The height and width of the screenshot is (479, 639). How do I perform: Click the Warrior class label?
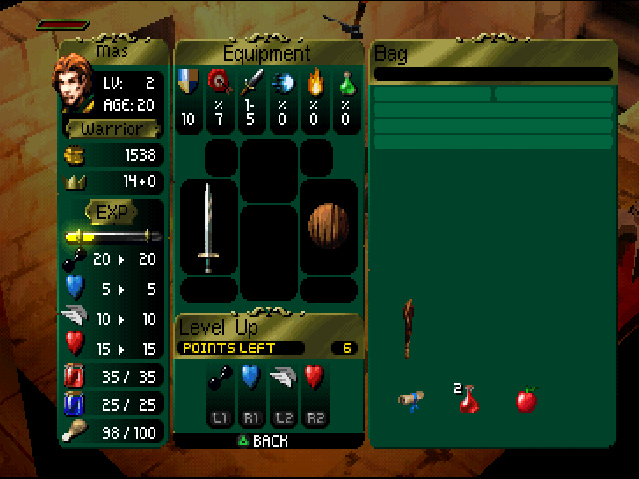[x=111, y=129]
